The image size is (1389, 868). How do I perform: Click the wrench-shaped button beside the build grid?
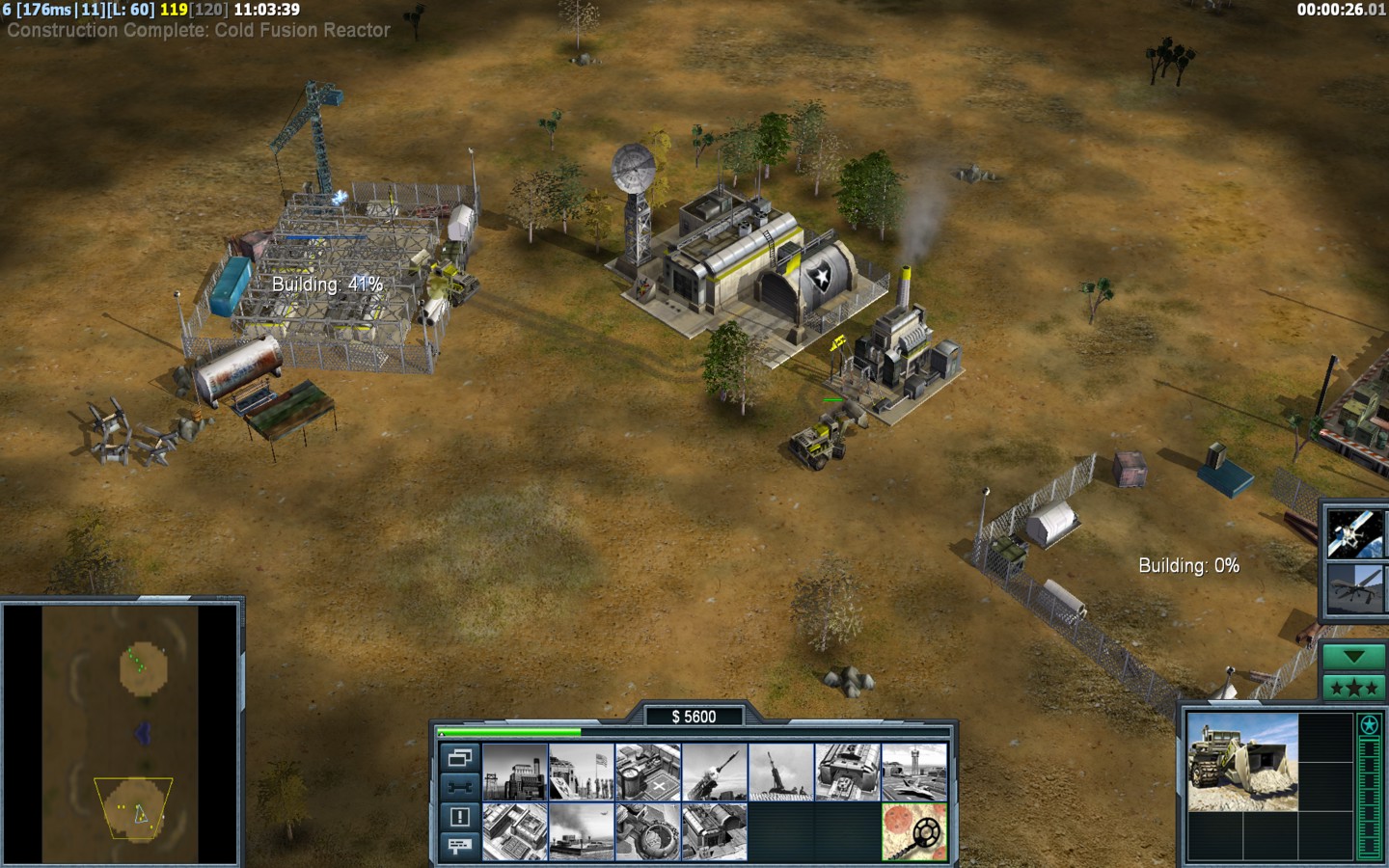pos(459,787)
